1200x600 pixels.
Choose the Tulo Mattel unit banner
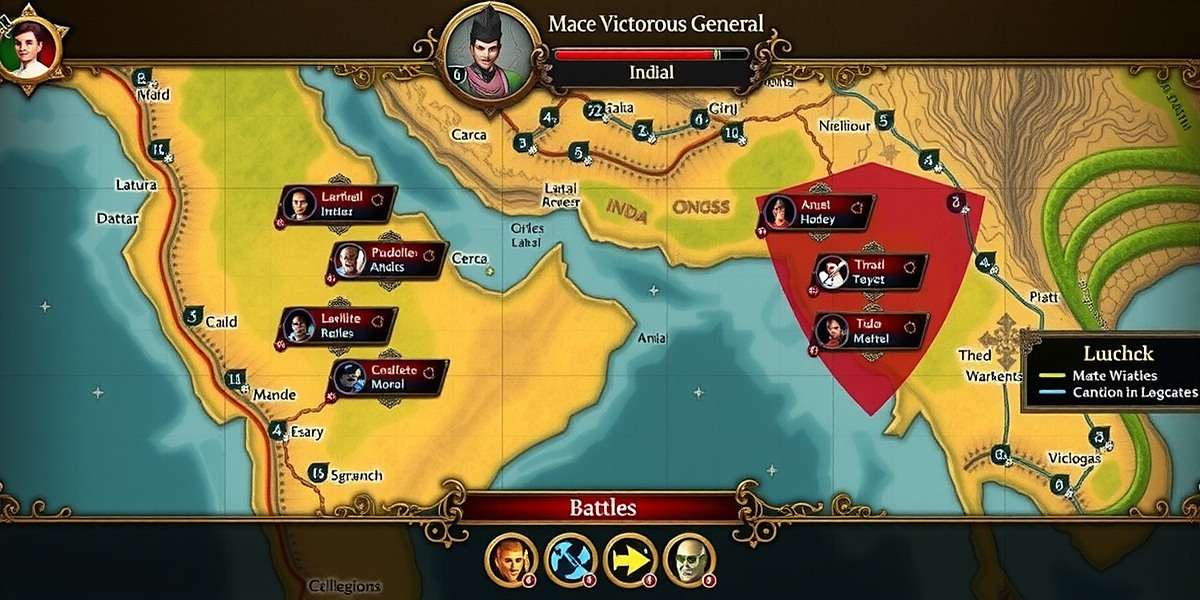(869, 331)
